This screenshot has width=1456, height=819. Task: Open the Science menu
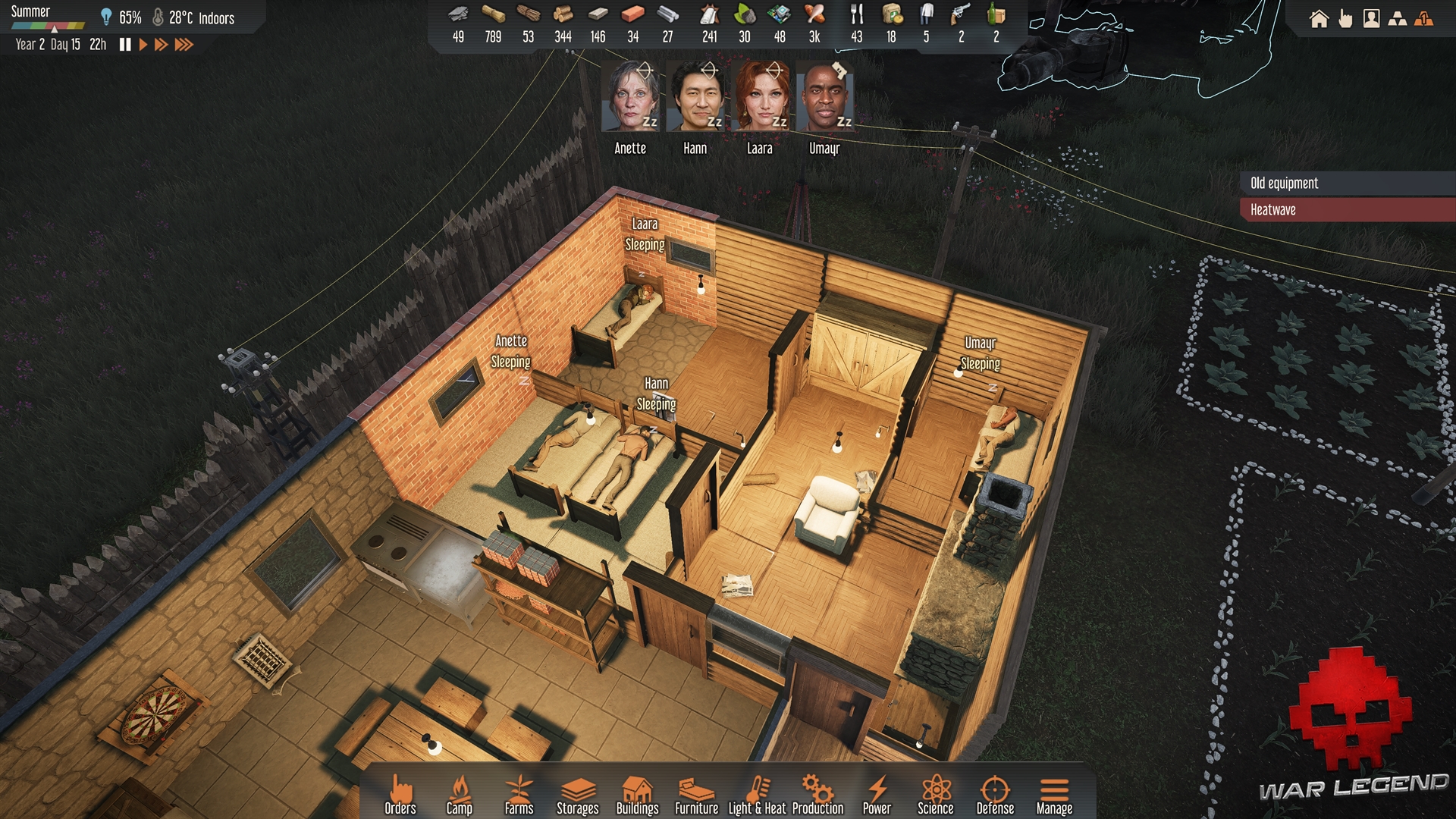tap(936, 795)
